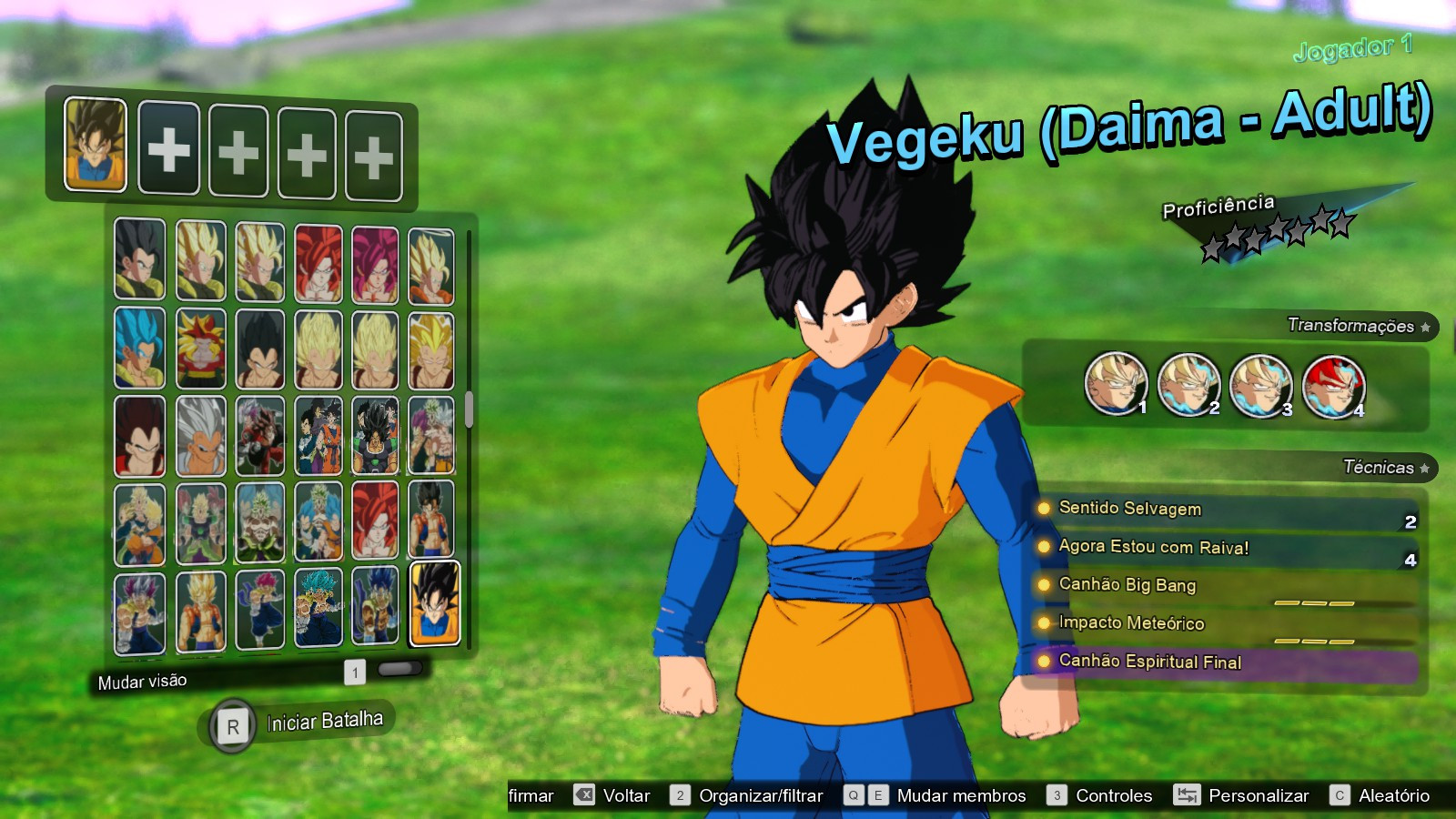The width and height of the screenshot is (1456, 819).
Task: Click the page slider next to page number 1
Action: pos(399,668)
